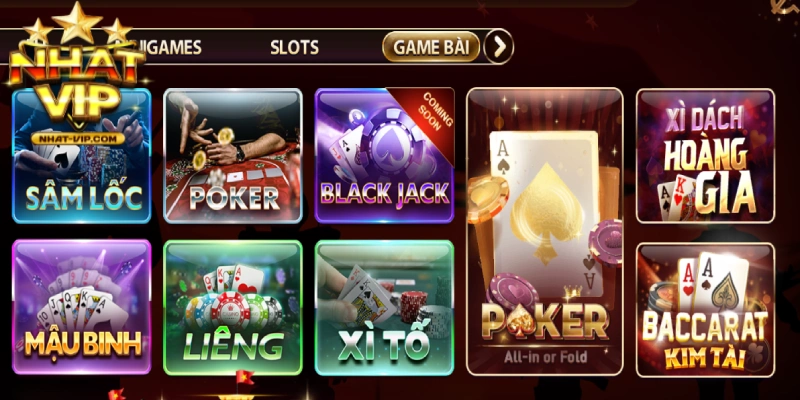Screen dimensions: 800x400
Task: Show more categories with the arrow button
Action: tap(498, 46)
